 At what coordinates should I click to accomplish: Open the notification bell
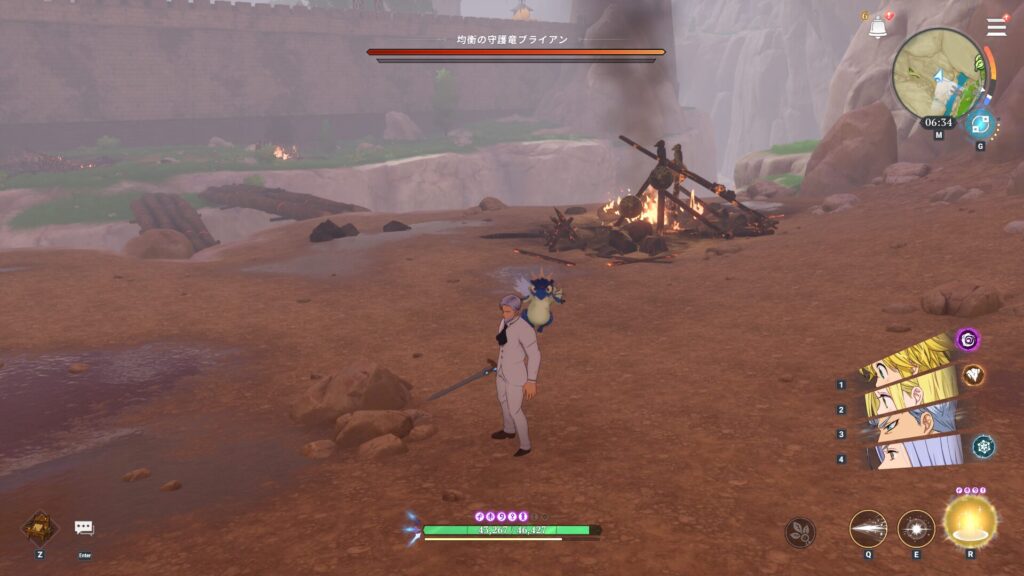click(x=877, y=28)
